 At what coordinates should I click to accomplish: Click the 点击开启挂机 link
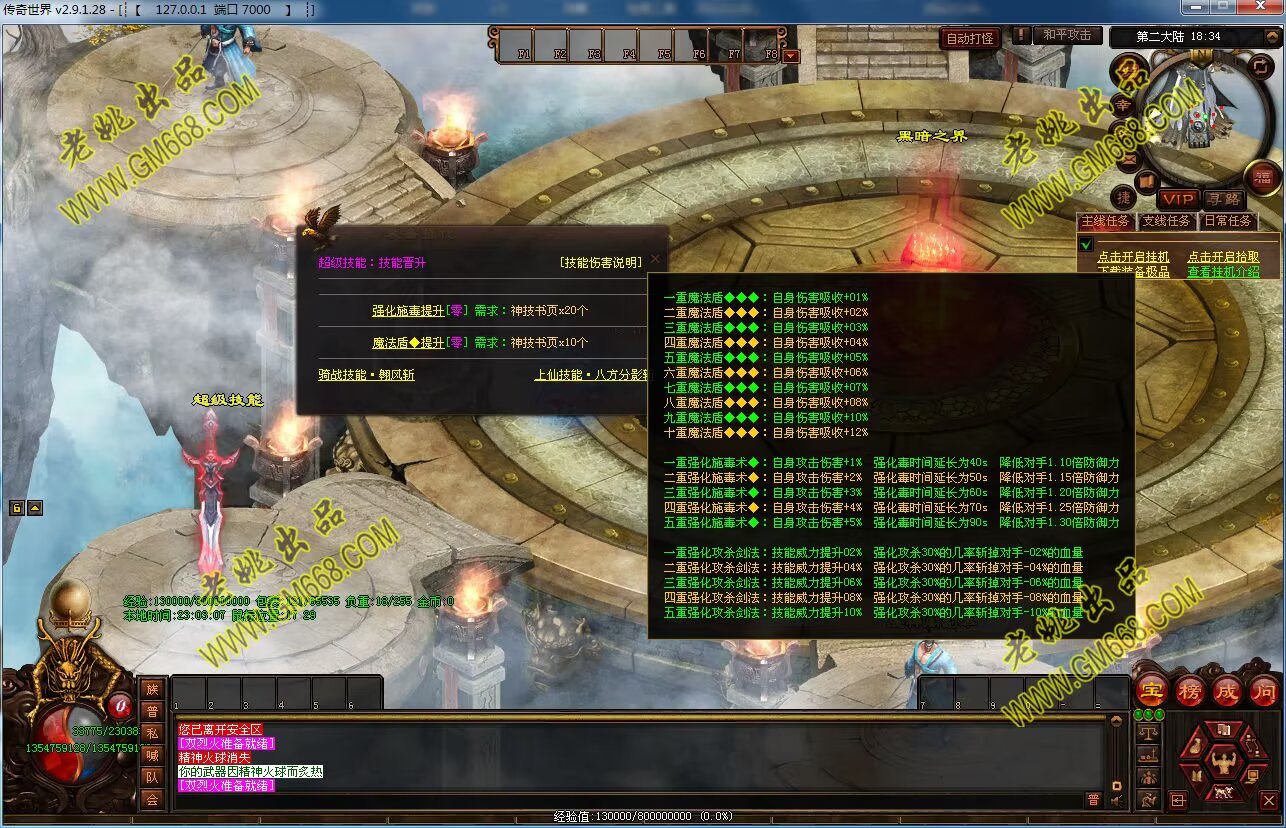1132,257
